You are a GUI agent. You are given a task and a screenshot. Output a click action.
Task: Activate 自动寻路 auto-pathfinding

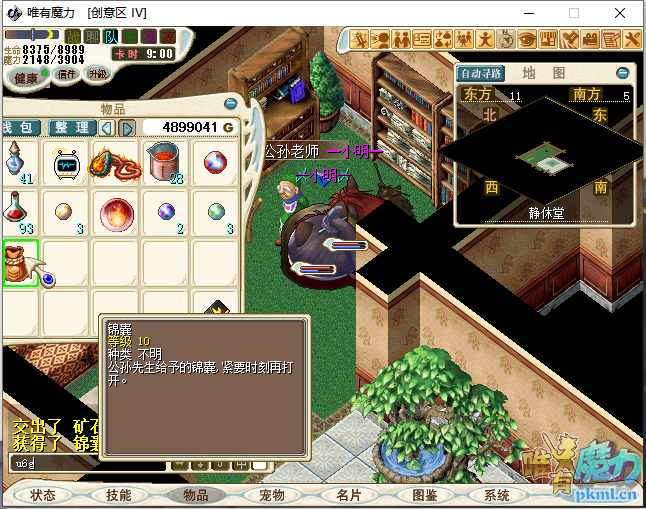pyautogui.click(x=481, y=73)
